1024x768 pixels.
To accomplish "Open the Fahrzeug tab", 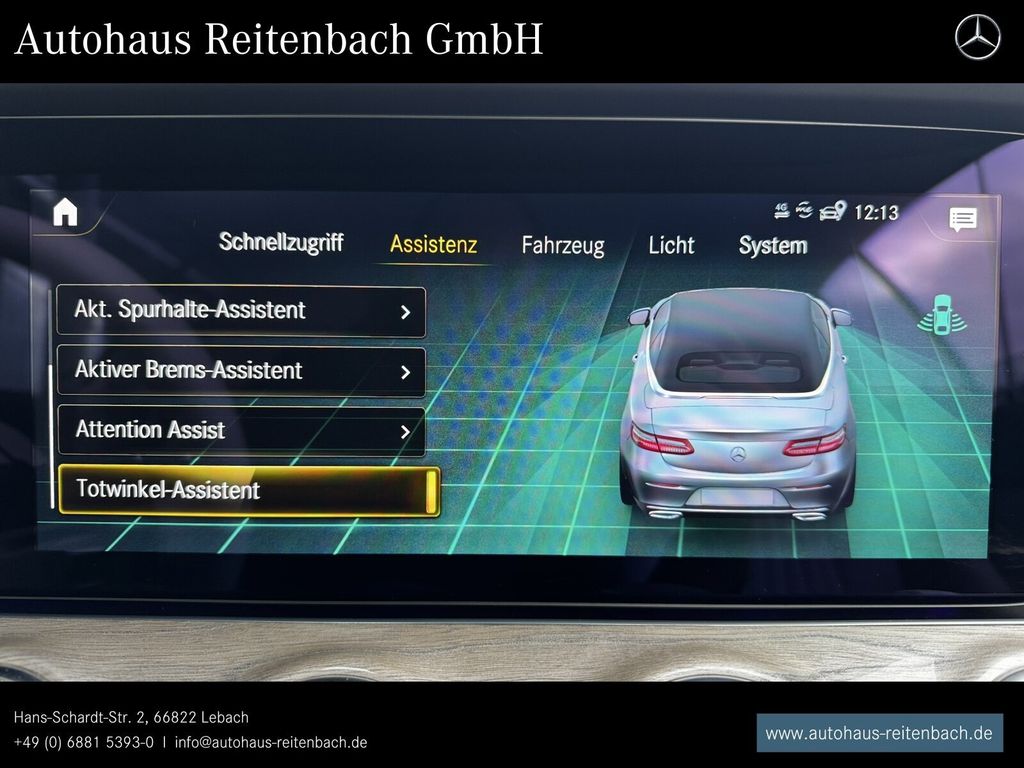I will [562, 246].
